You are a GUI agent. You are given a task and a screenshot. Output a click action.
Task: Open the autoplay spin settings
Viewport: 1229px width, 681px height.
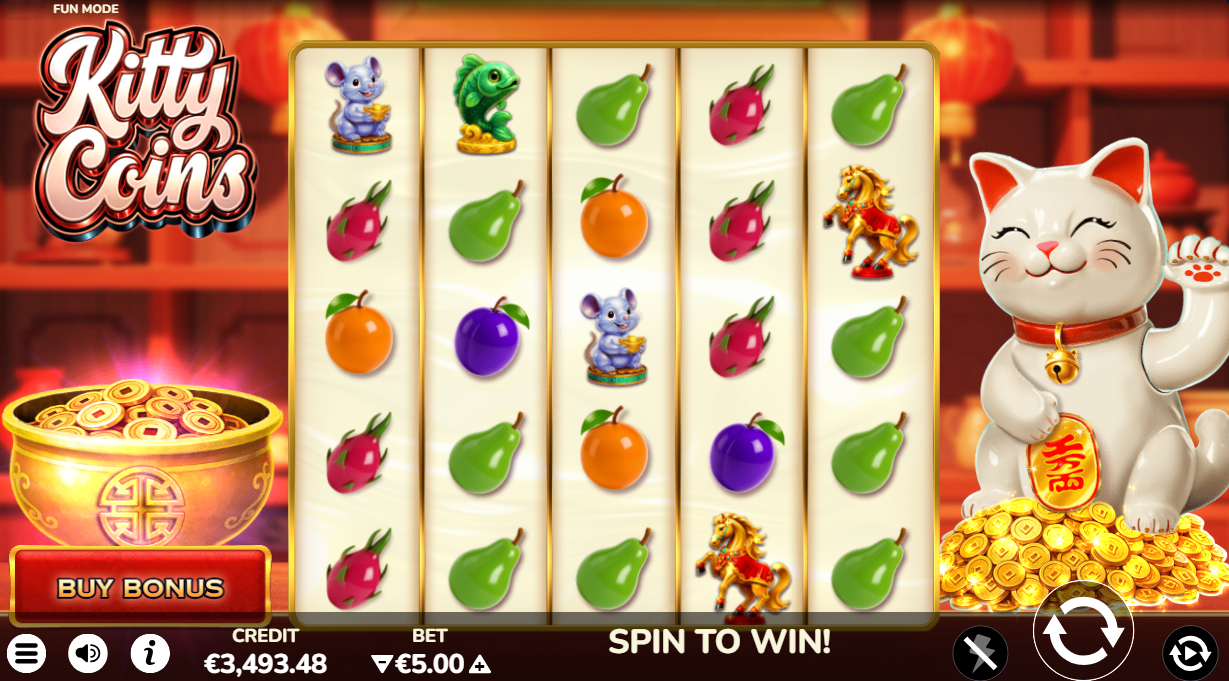coord(1190,654)
